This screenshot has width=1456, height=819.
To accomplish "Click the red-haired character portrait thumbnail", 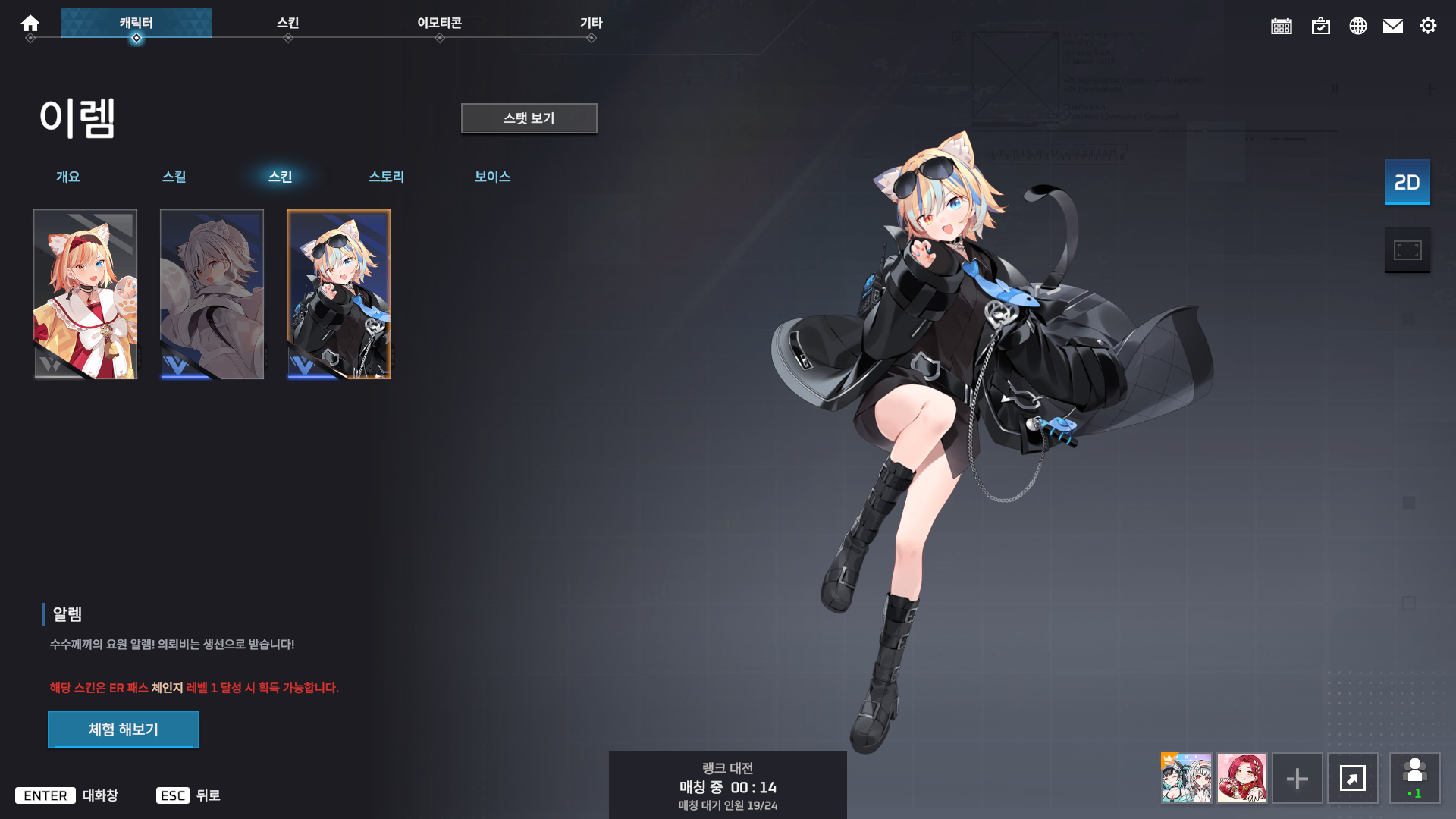I will [x=1242, y=778].
